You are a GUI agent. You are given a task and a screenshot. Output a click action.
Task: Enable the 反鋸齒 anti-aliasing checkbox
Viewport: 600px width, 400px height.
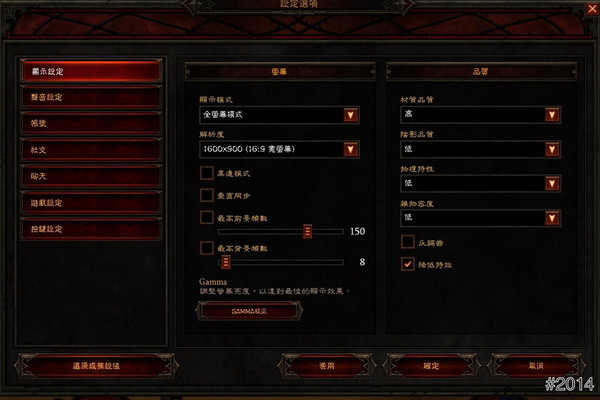[x=407, y=241]
